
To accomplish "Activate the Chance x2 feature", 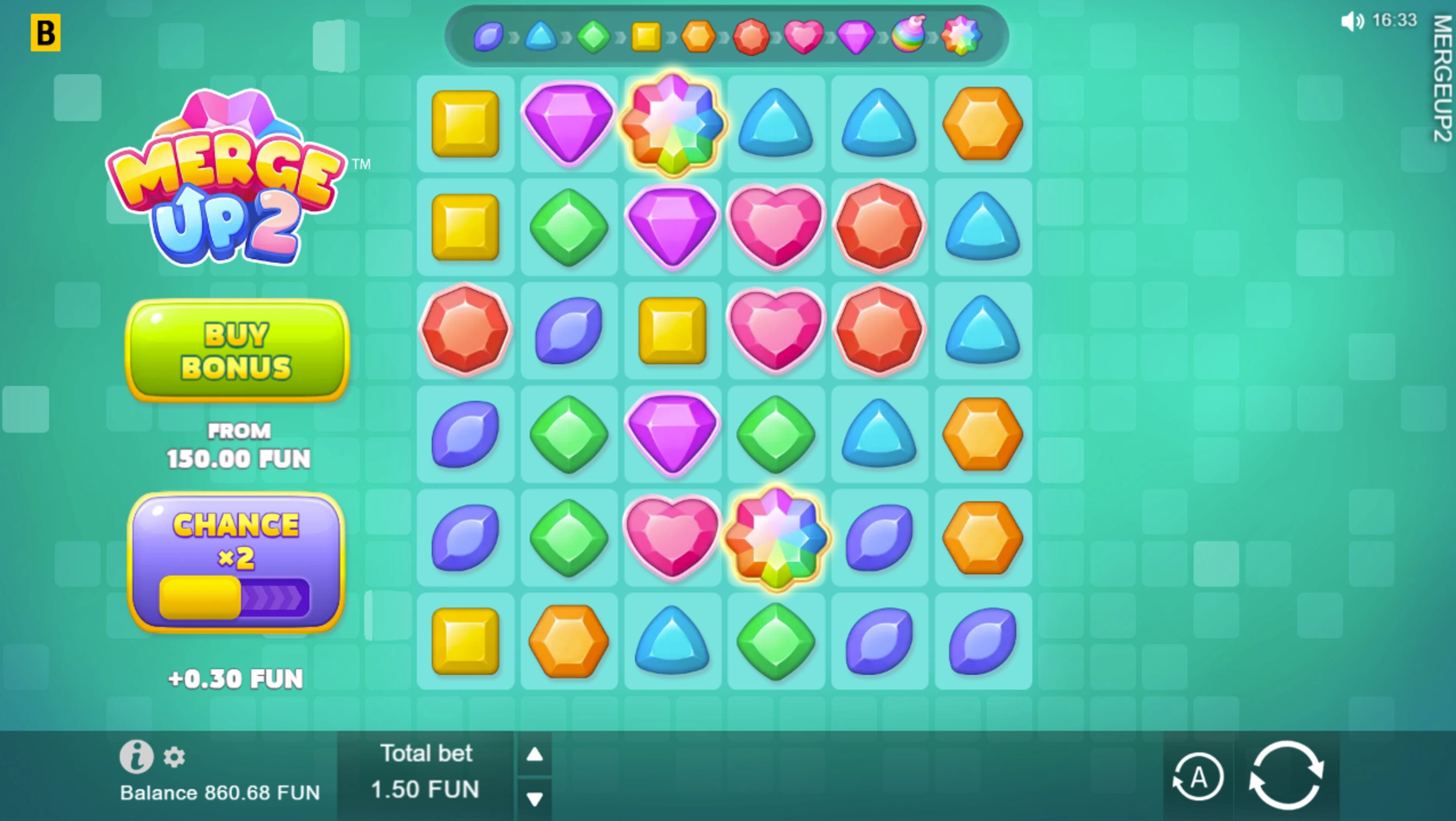I will (236, 562).
